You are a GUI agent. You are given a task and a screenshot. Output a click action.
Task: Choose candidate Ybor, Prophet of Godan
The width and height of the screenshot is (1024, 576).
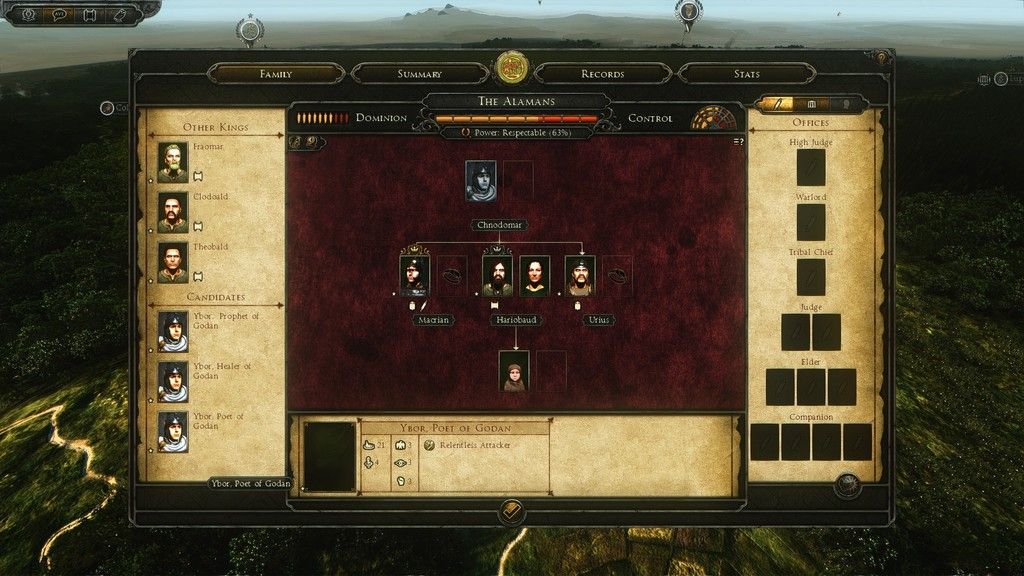(173, 331)
